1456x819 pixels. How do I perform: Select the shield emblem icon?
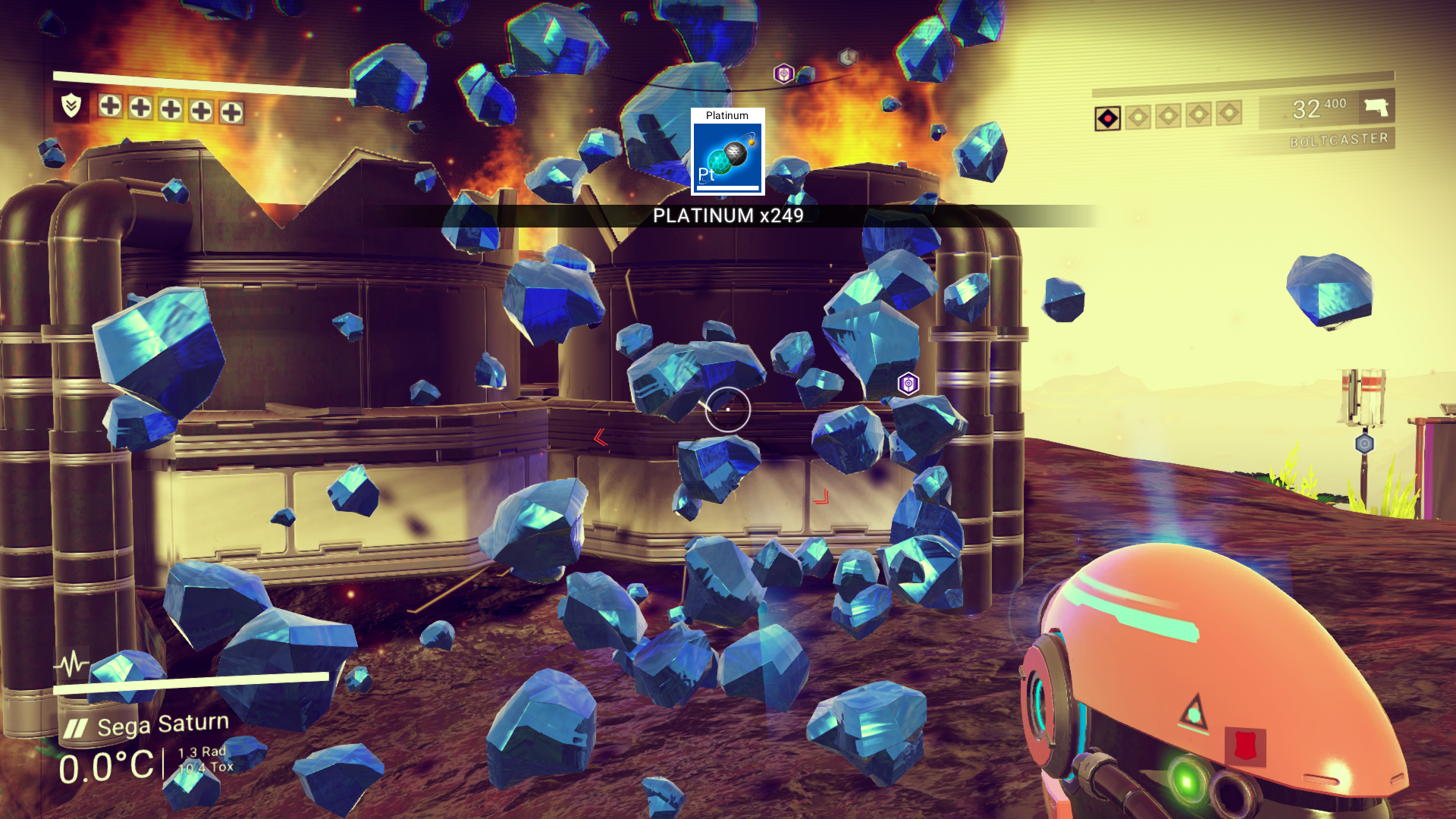point(71,105)
